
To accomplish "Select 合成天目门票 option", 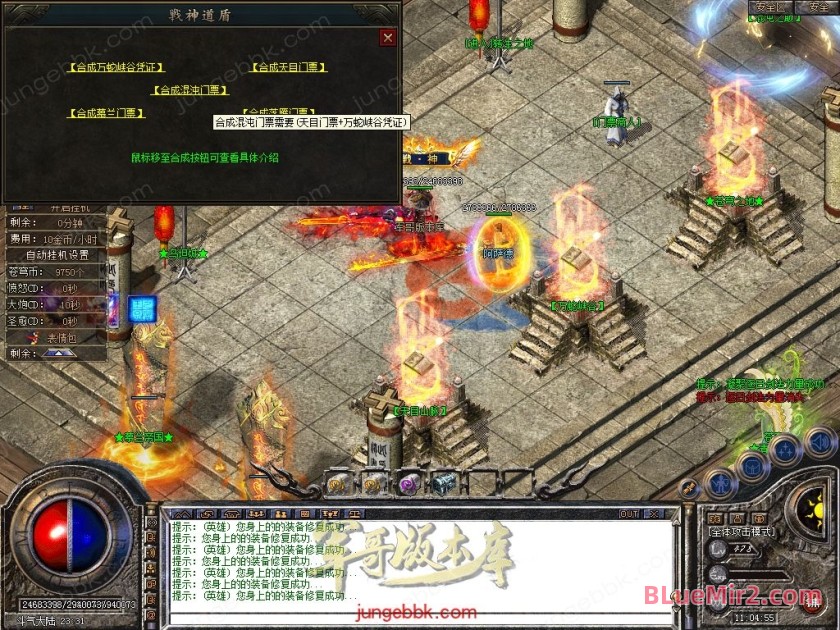I will pos(288,68).
